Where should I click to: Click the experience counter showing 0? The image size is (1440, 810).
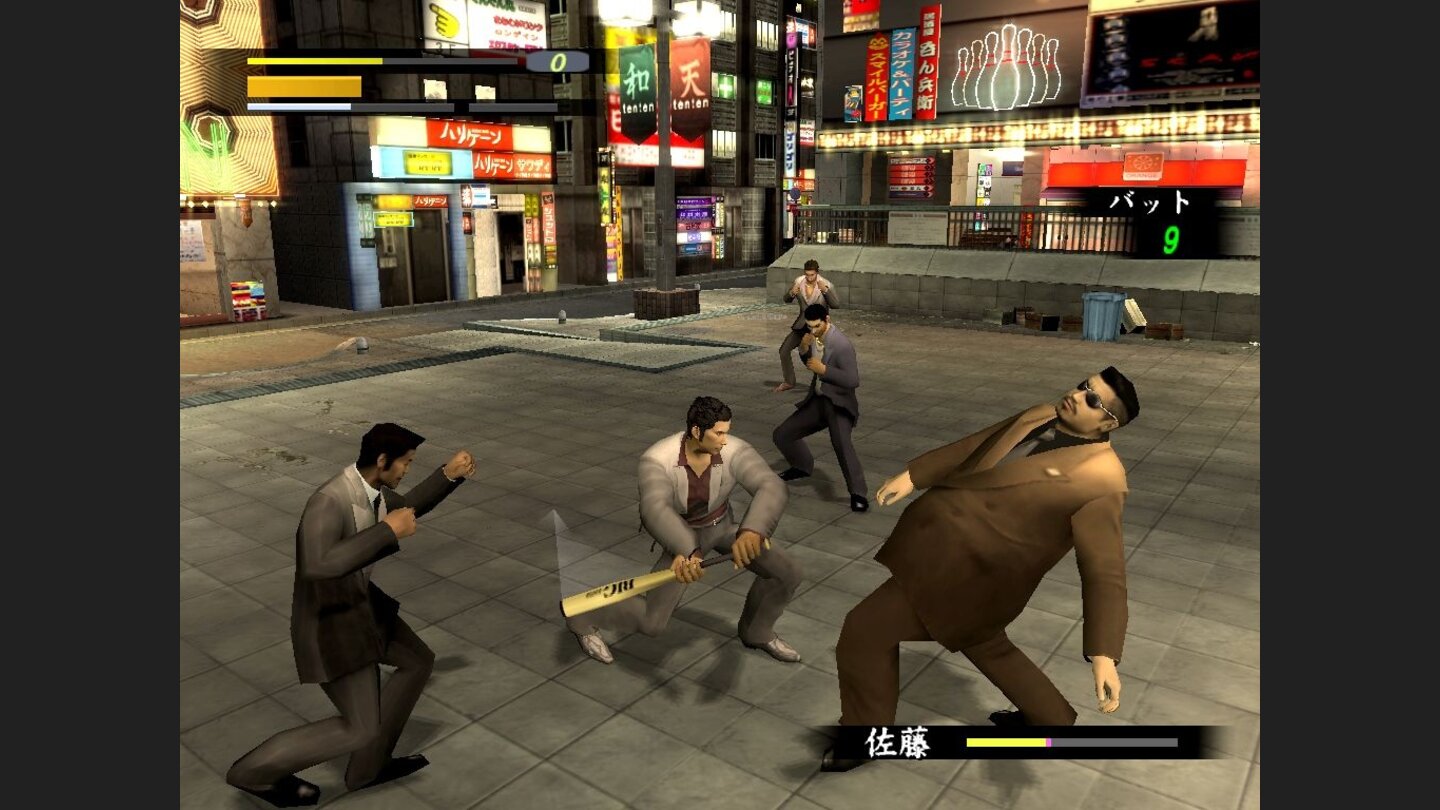coord(558,62)
